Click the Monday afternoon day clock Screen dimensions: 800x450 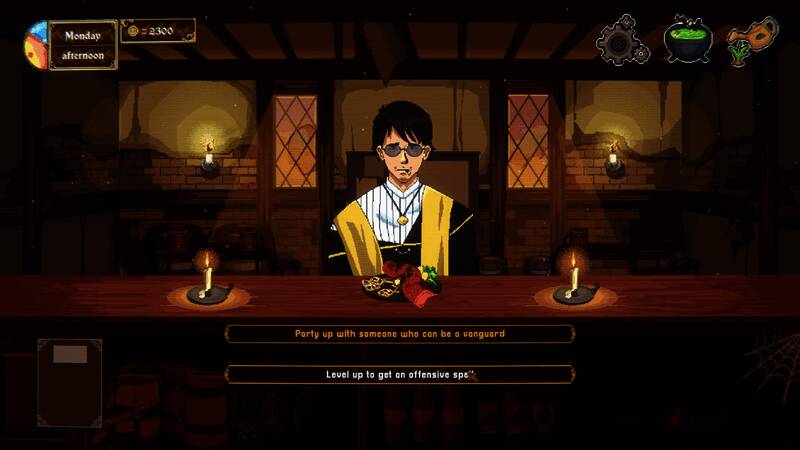tap(83, 45)
